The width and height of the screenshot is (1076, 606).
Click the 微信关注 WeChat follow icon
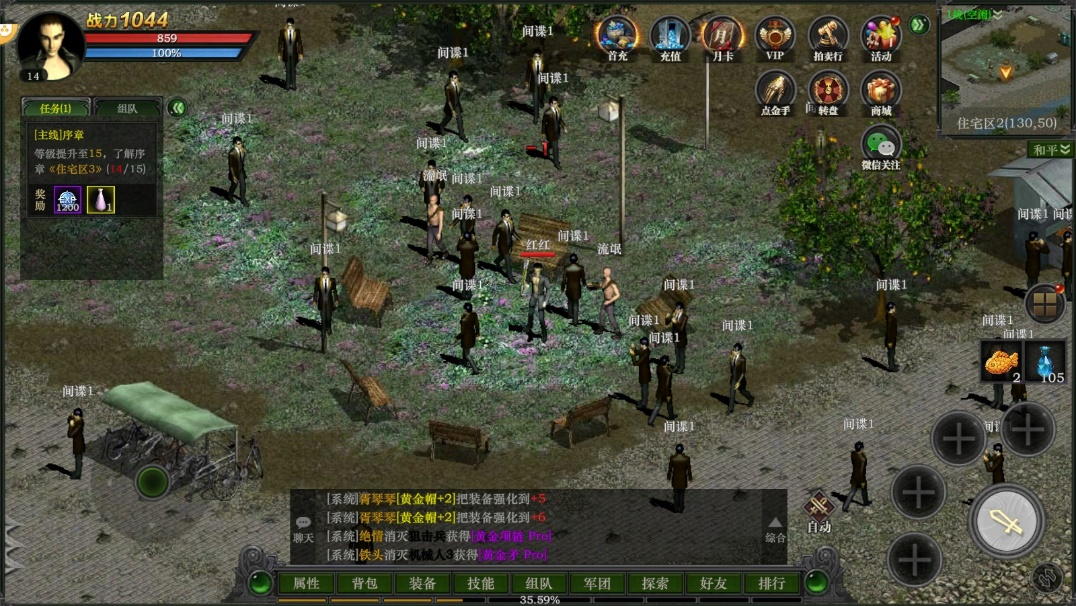pos(881,146)
